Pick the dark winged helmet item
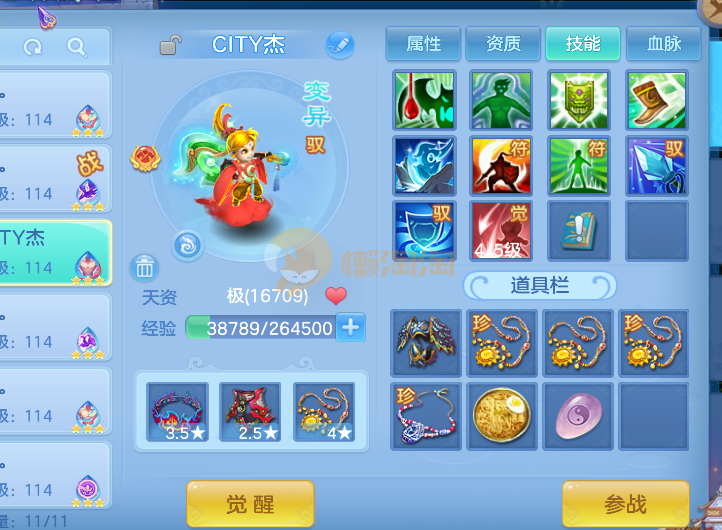This screenshot has width=722, height=530. point(426,342)
